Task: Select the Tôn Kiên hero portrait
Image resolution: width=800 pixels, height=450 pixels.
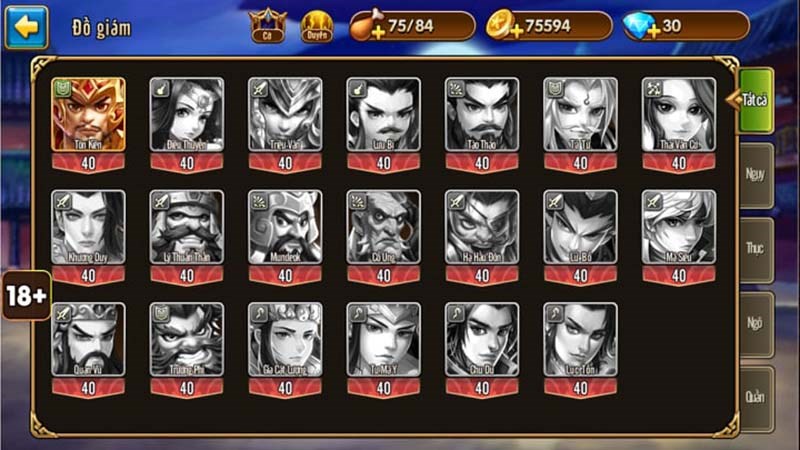Action: click(x=88, y=115)
